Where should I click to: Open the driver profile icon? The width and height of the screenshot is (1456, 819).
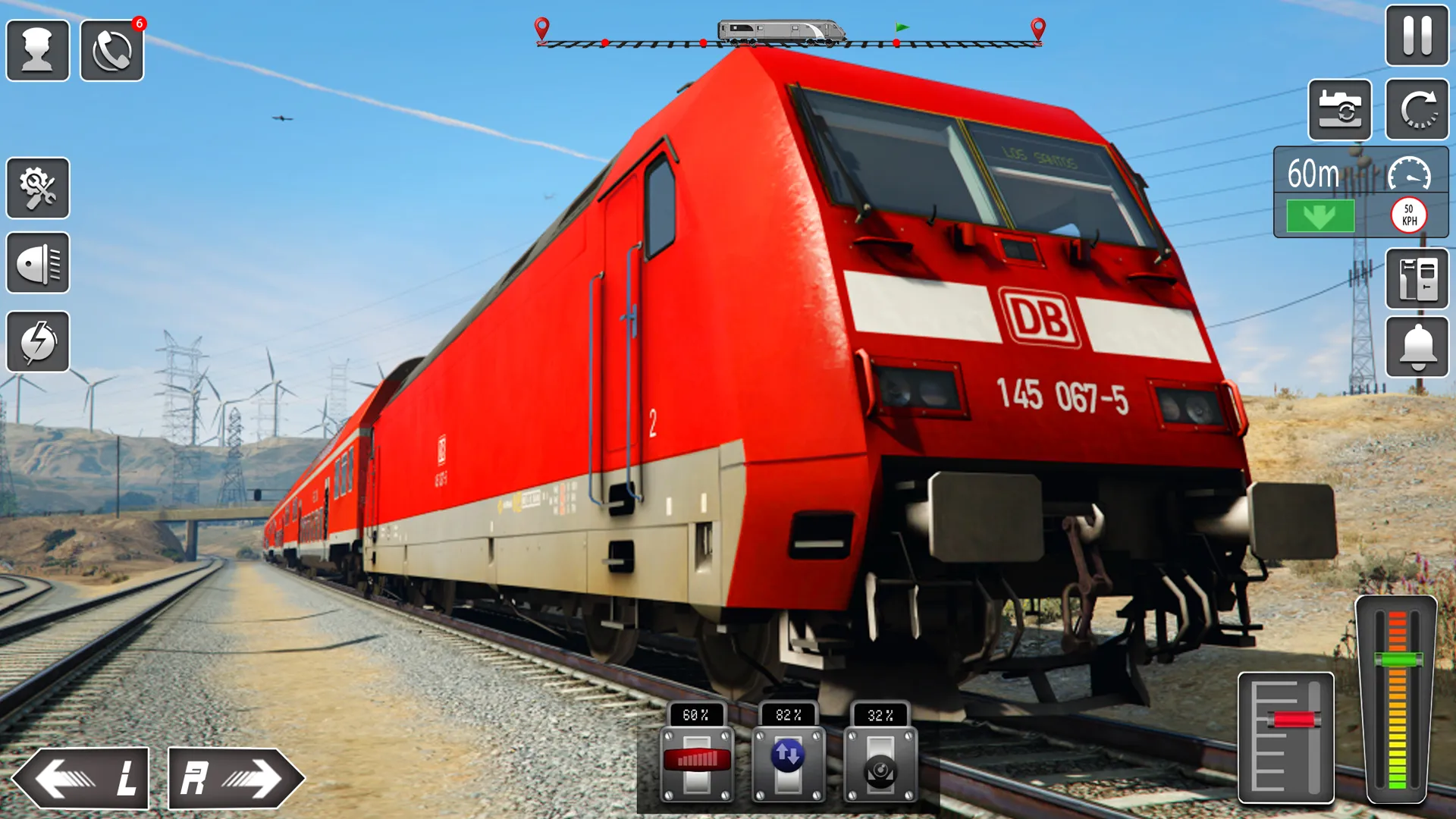click(x=38, y=49)
